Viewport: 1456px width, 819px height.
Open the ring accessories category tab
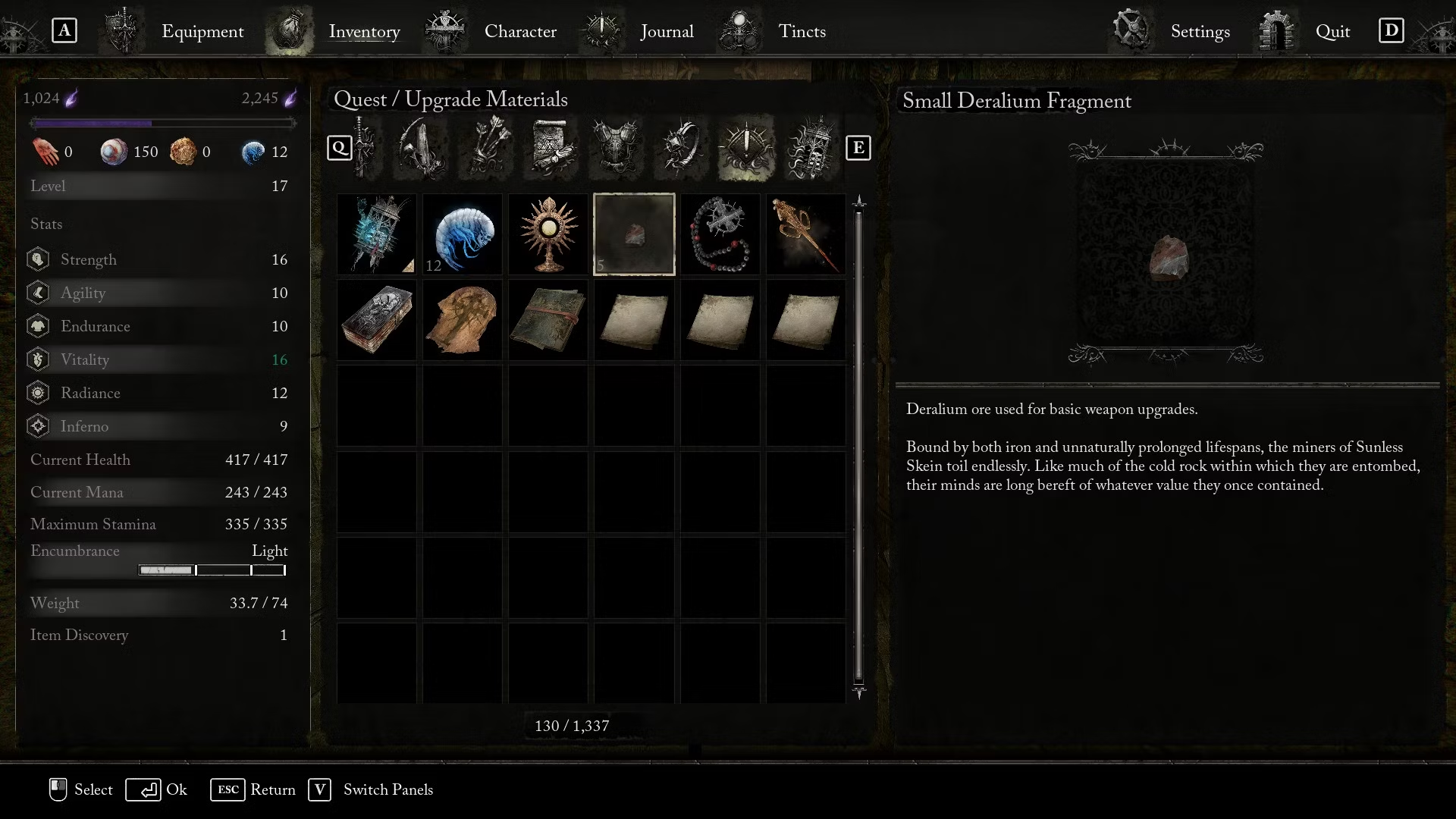point(681,147)
